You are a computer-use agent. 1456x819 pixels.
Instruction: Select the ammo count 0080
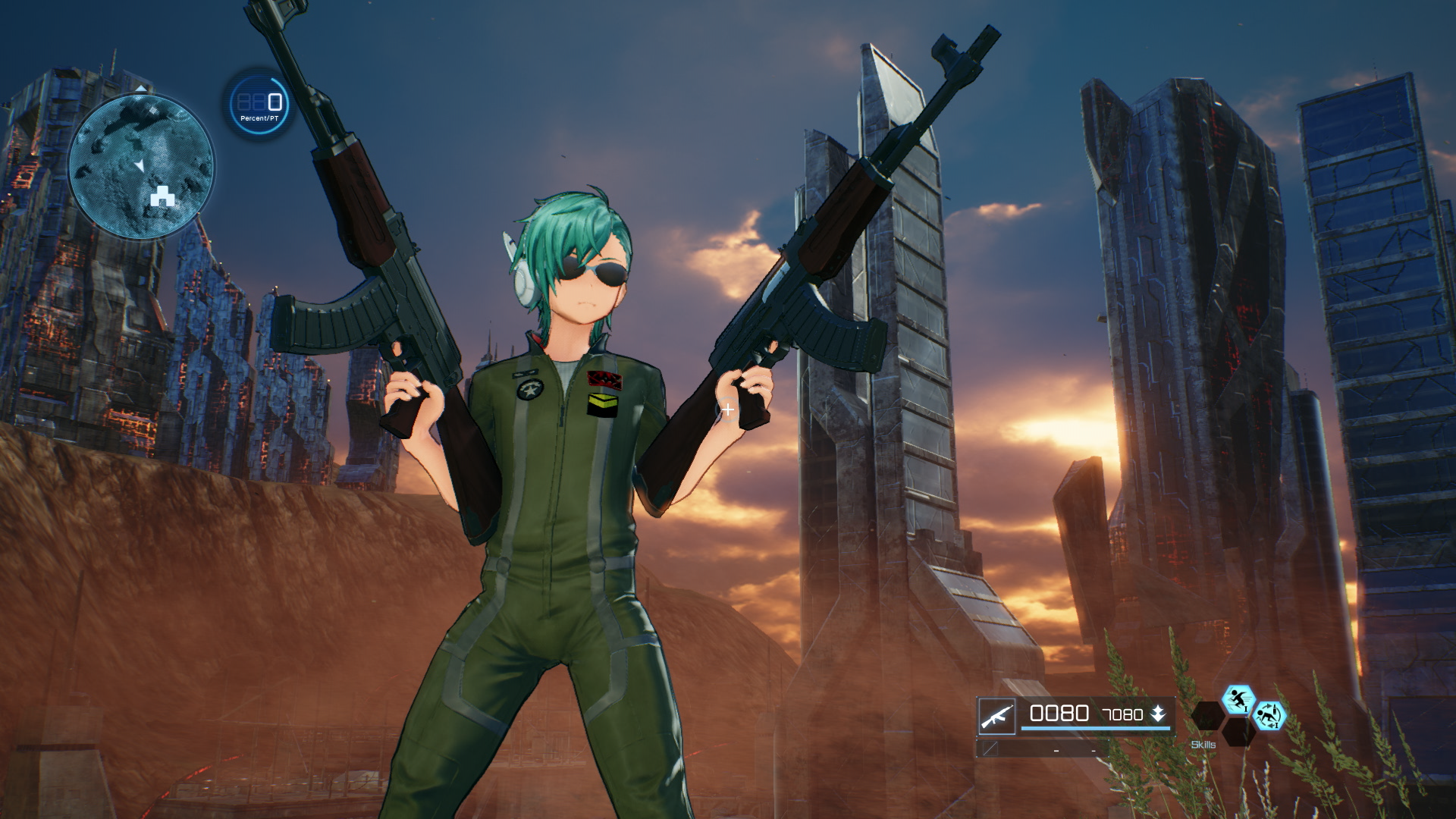coord(1058,713)
